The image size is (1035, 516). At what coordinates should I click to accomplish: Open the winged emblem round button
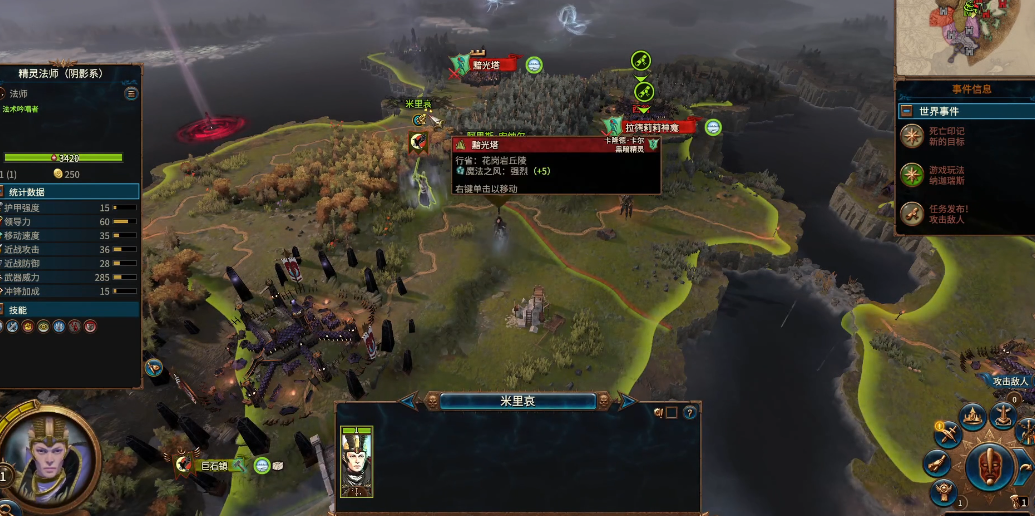pos(941,493)
